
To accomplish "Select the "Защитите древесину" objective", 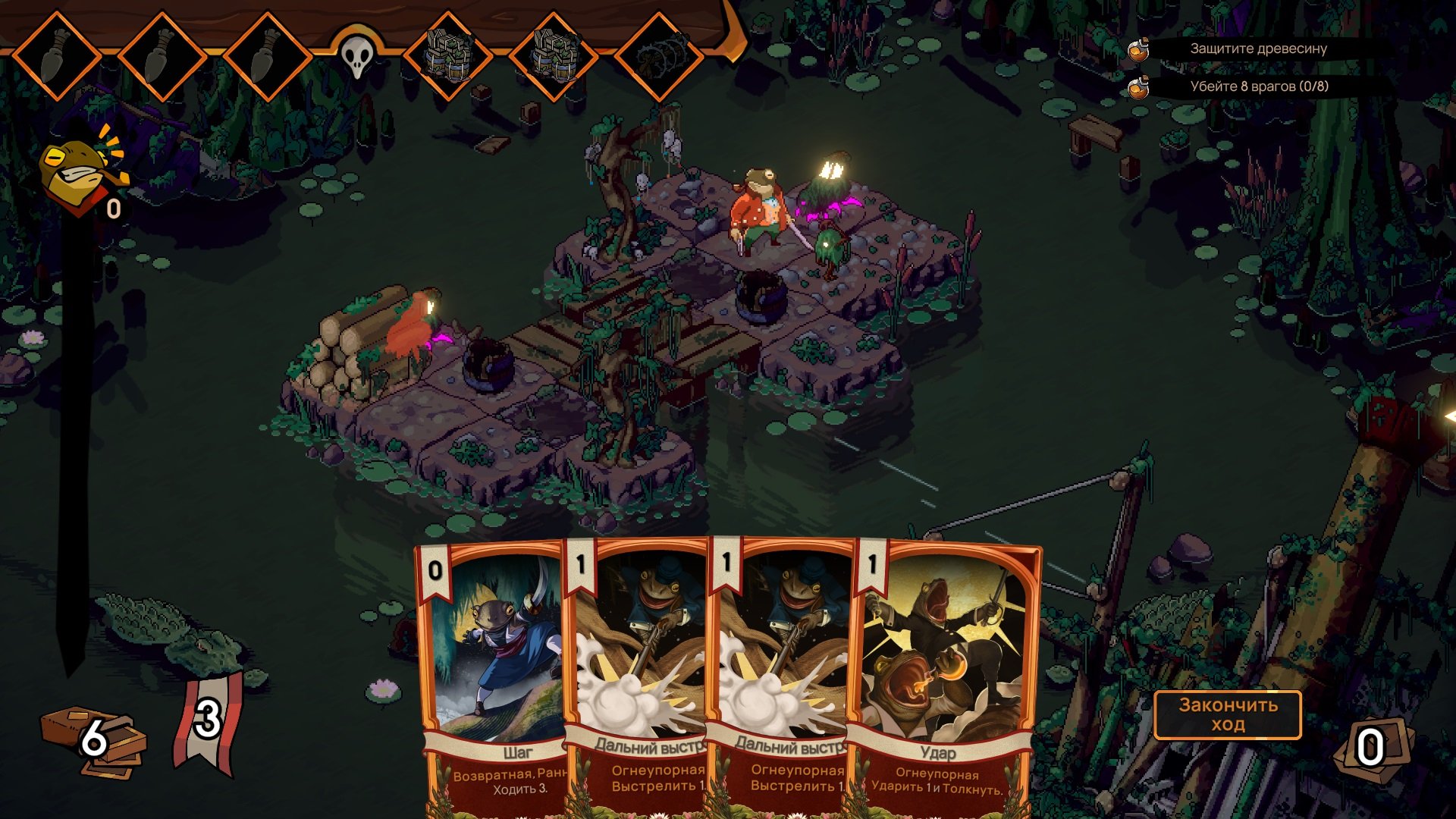I will pyautogui.click(x=1258, y=49).
